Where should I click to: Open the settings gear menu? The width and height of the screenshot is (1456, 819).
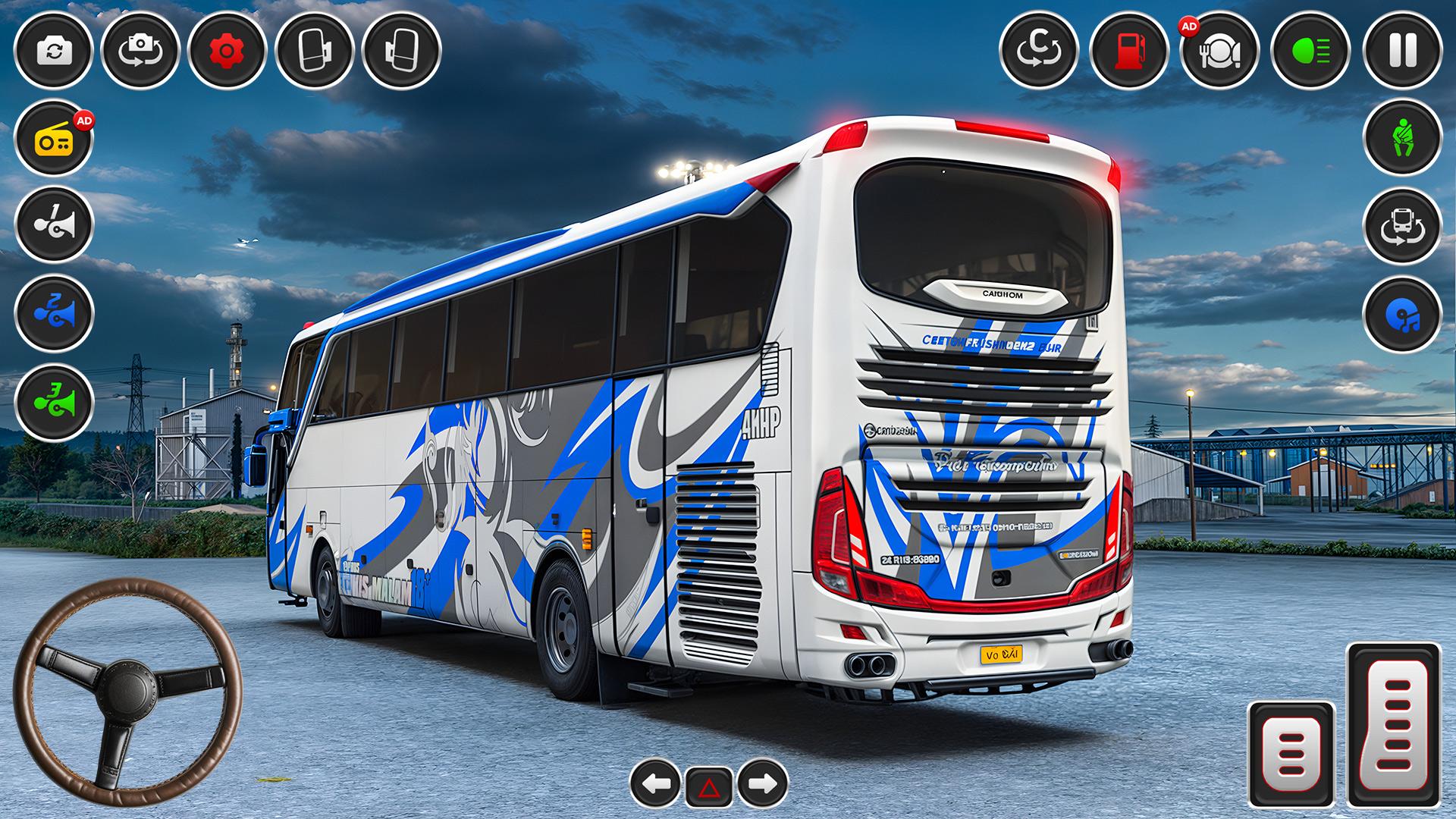224,52
